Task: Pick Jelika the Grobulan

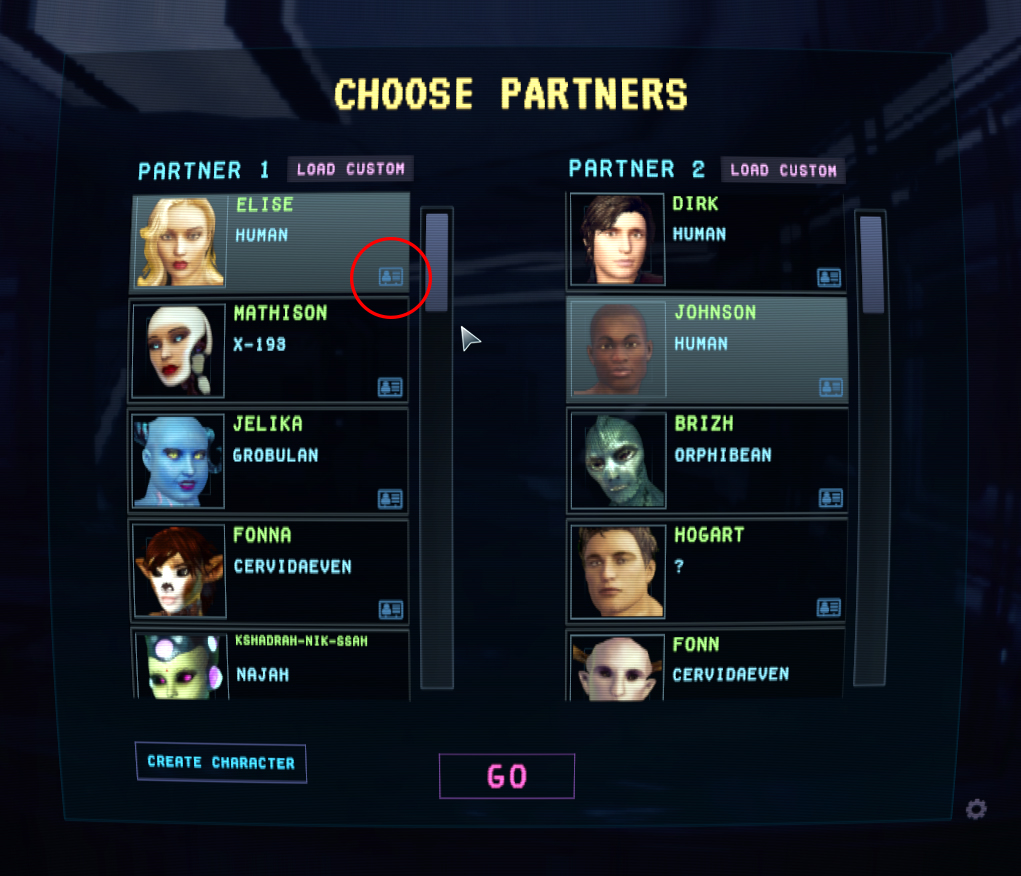Action: coord(268,460)
